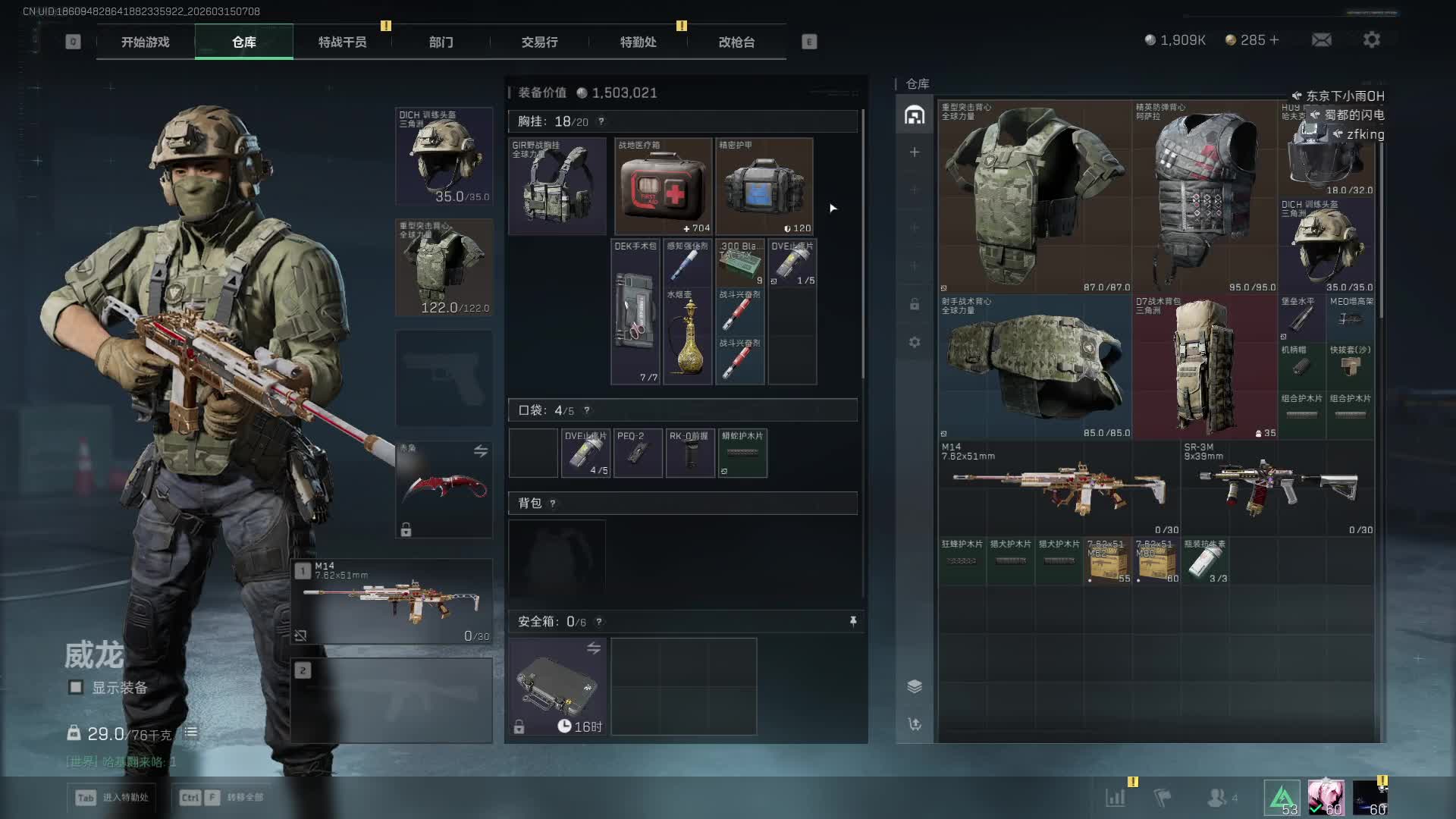Select the field medical kit in chest rig
1456x819 pixels.
coord(663,187)
